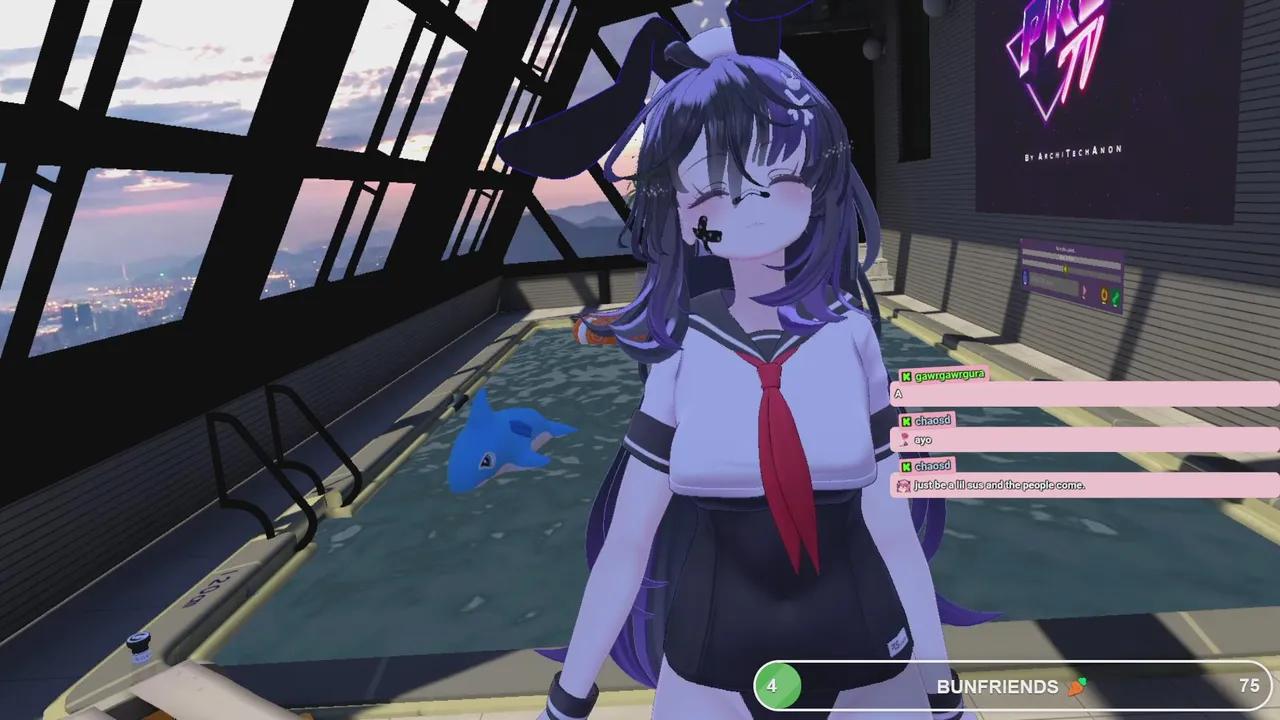Click the green badge beside chaosd's first message
This screenshot has width=1280, height=720.
coord(907,421)
